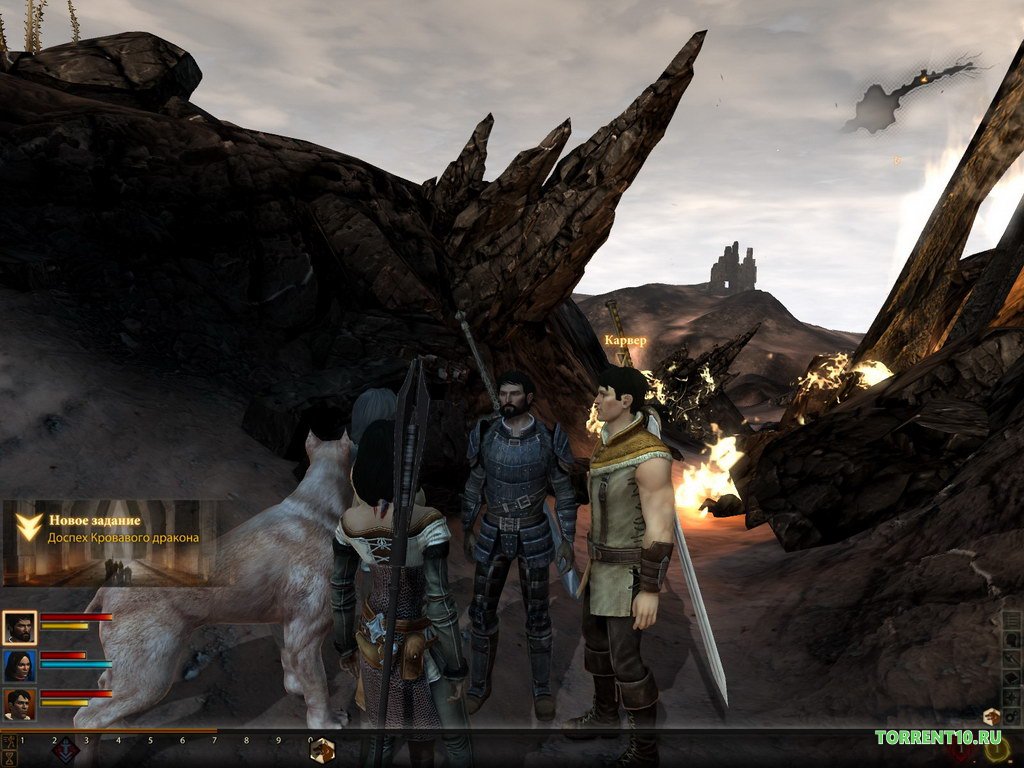Open the four-arrow tactics menu icon

1012,698
